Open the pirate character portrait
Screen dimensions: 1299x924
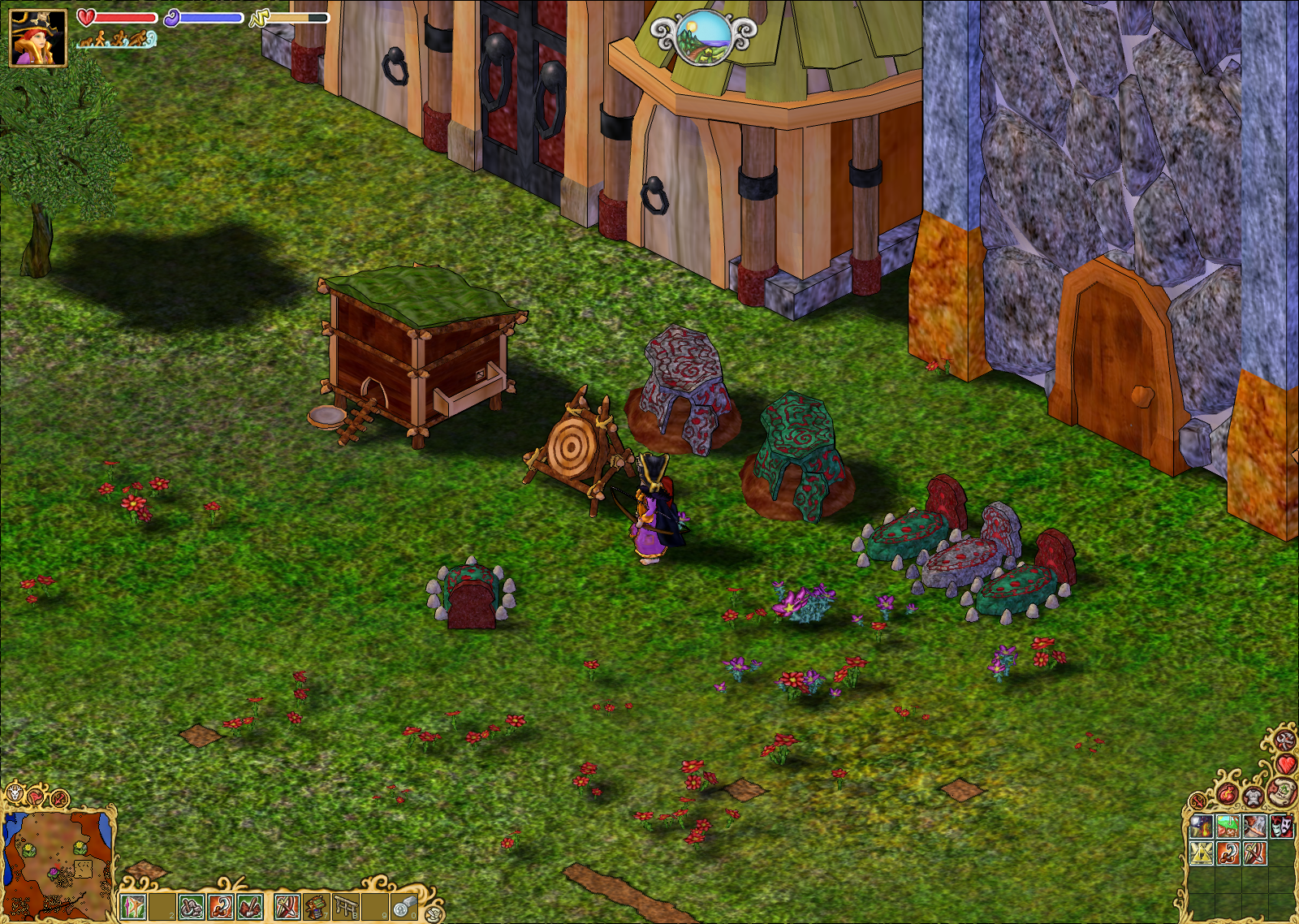tap(37, 37)
